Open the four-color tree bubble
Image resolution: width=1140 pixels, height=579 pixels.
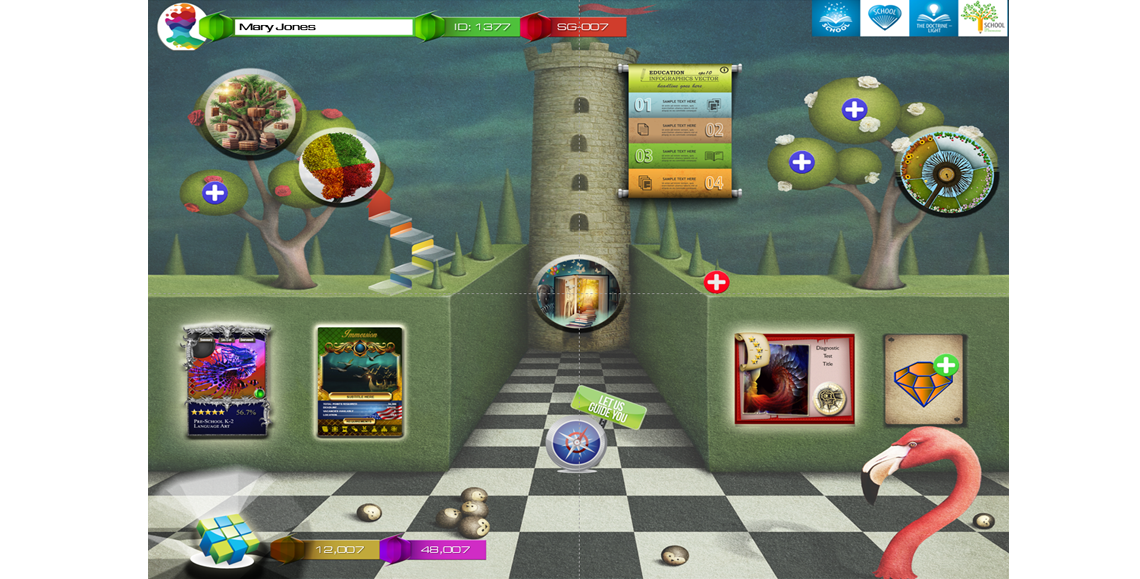coord(338,167)
